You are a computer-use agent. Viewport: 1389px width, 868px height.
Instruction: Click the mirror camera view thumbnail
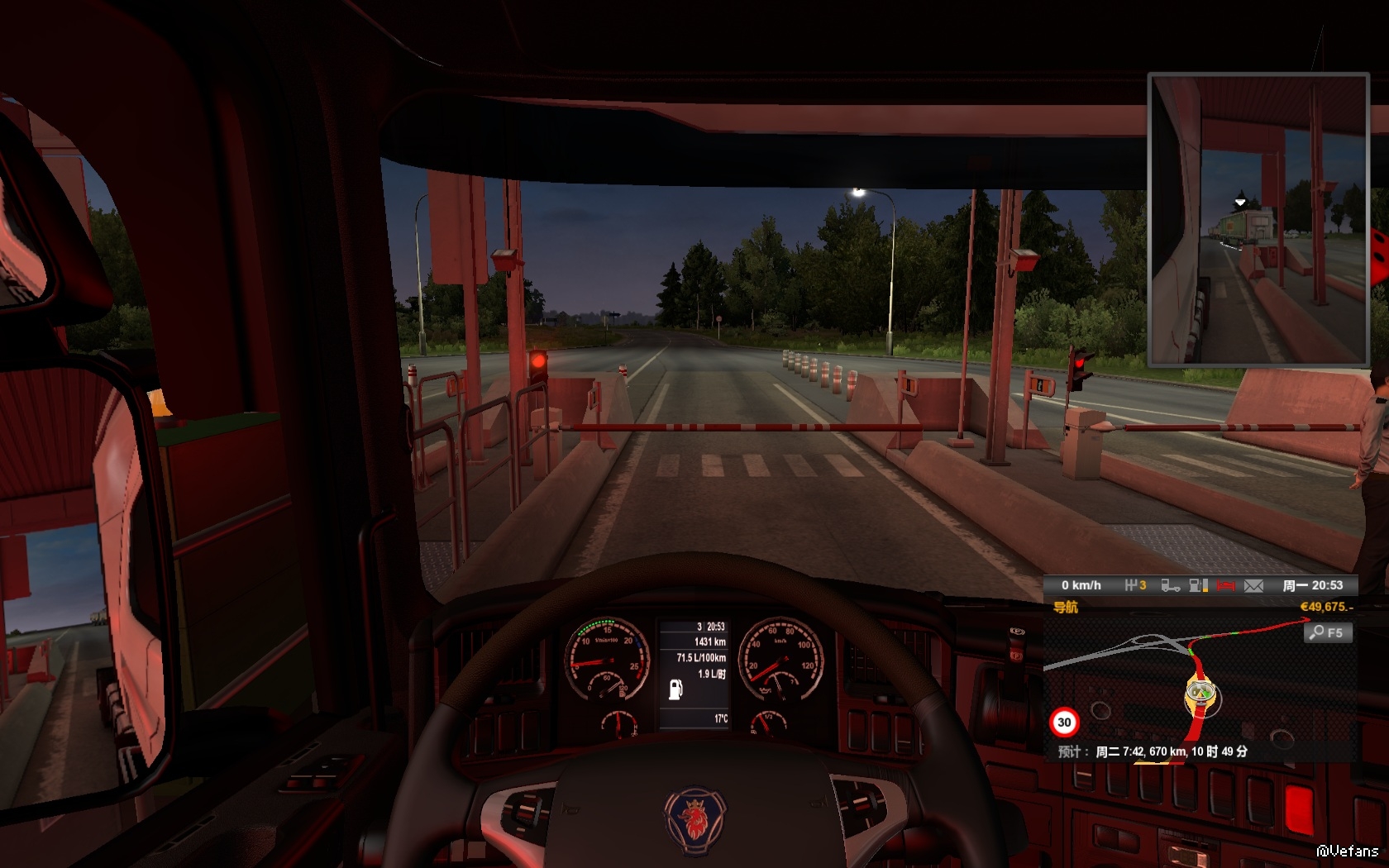pos(1258,219)
